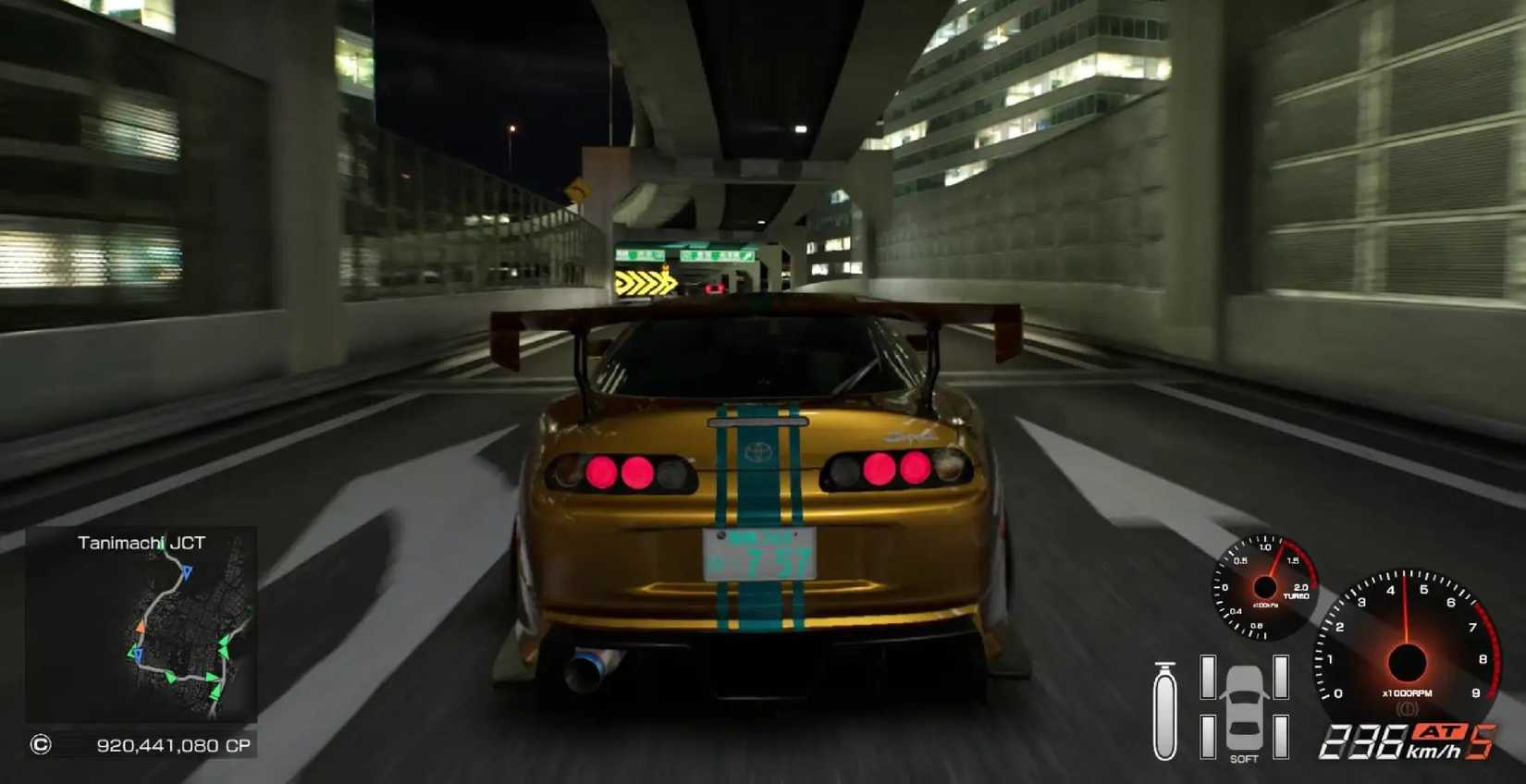Open the gear indicator showing 5
This screenshot has width=1526, height=784.
[1482, 742]
